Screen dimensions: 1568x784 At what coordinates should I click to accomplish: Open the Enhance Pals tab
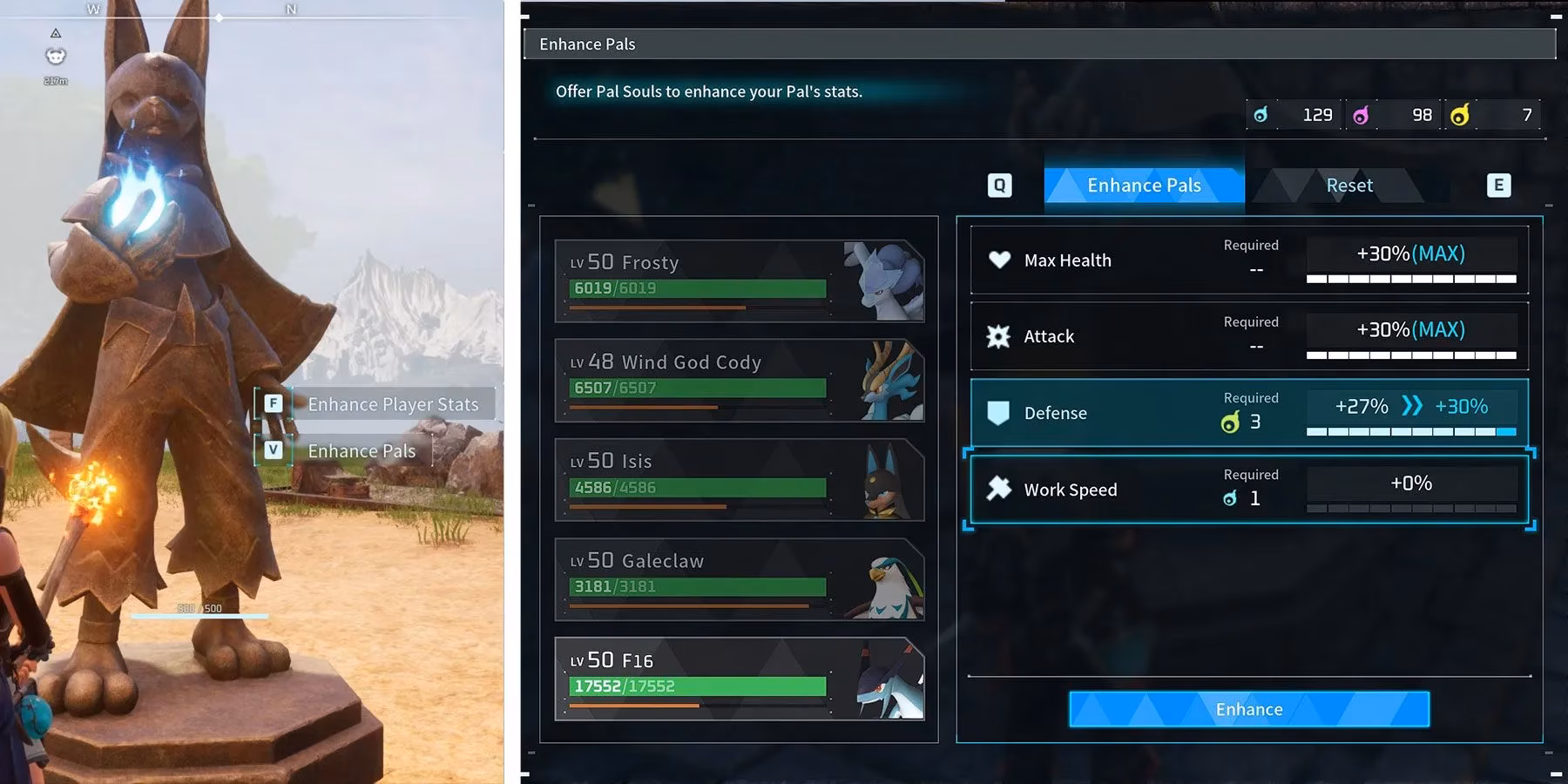click(1143, 185)
